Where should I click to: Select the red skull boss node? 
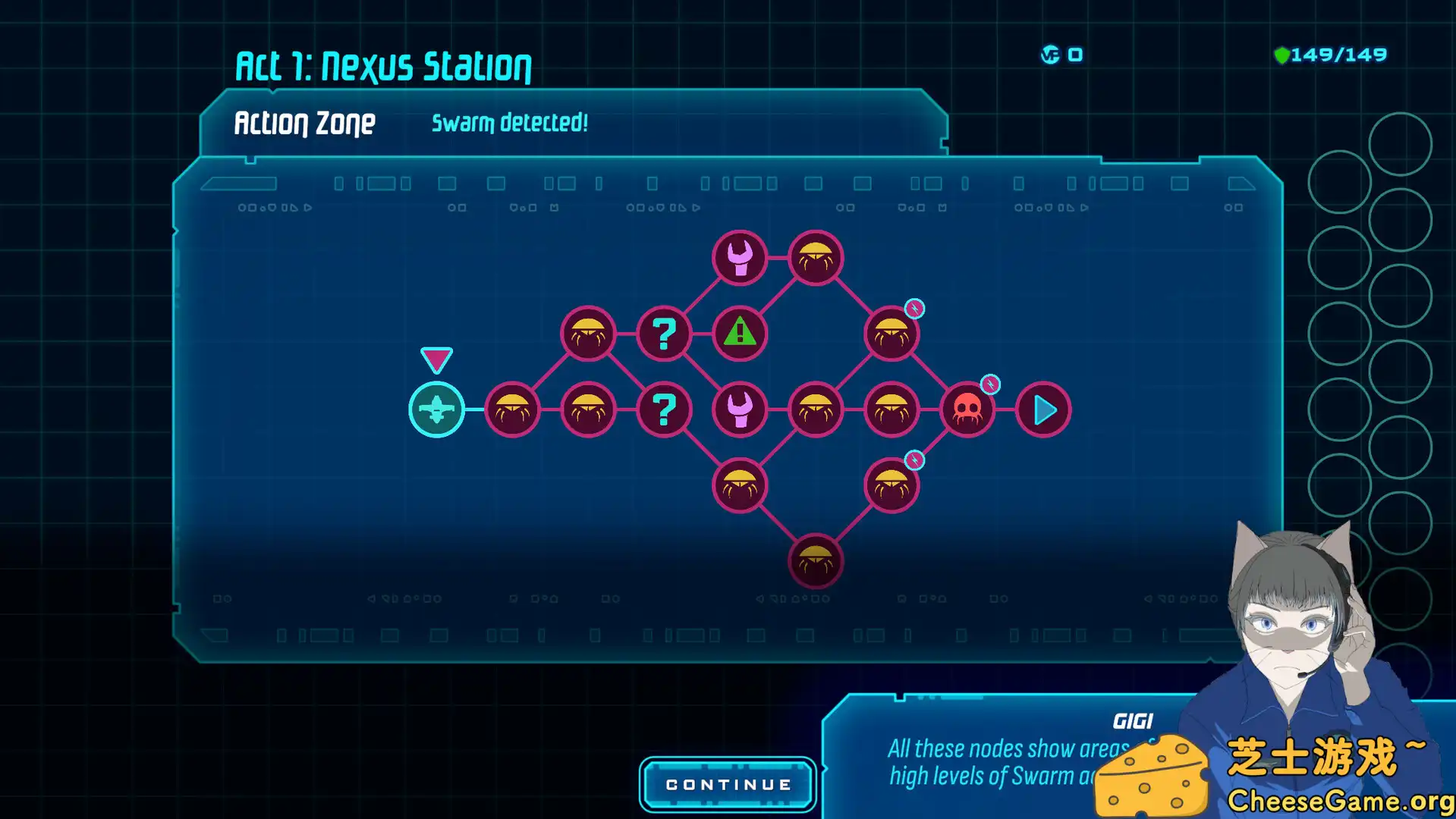[x=967, y=409]
